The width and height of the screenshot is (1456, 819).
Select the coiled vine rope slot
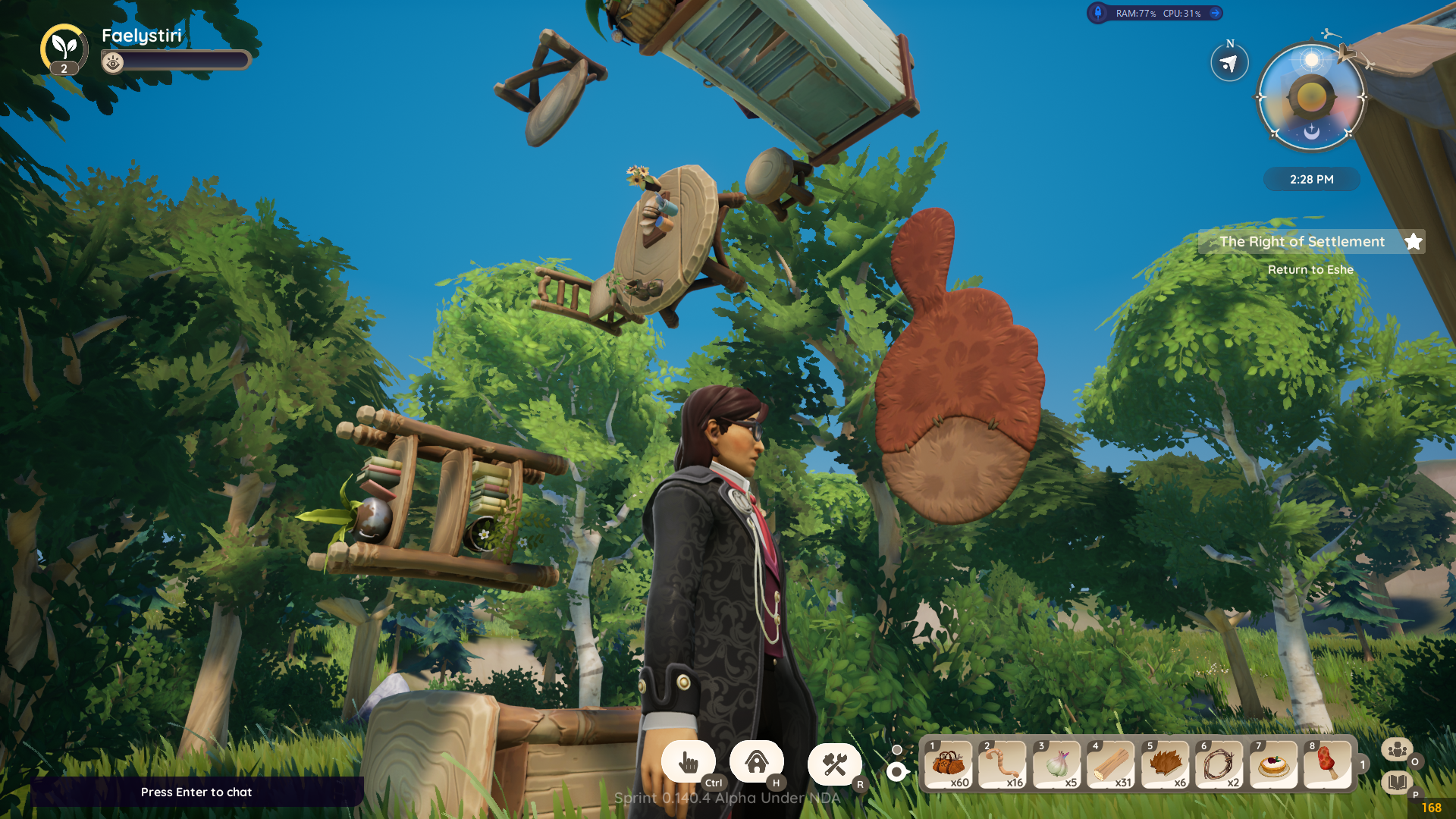tap(1219, 764)
